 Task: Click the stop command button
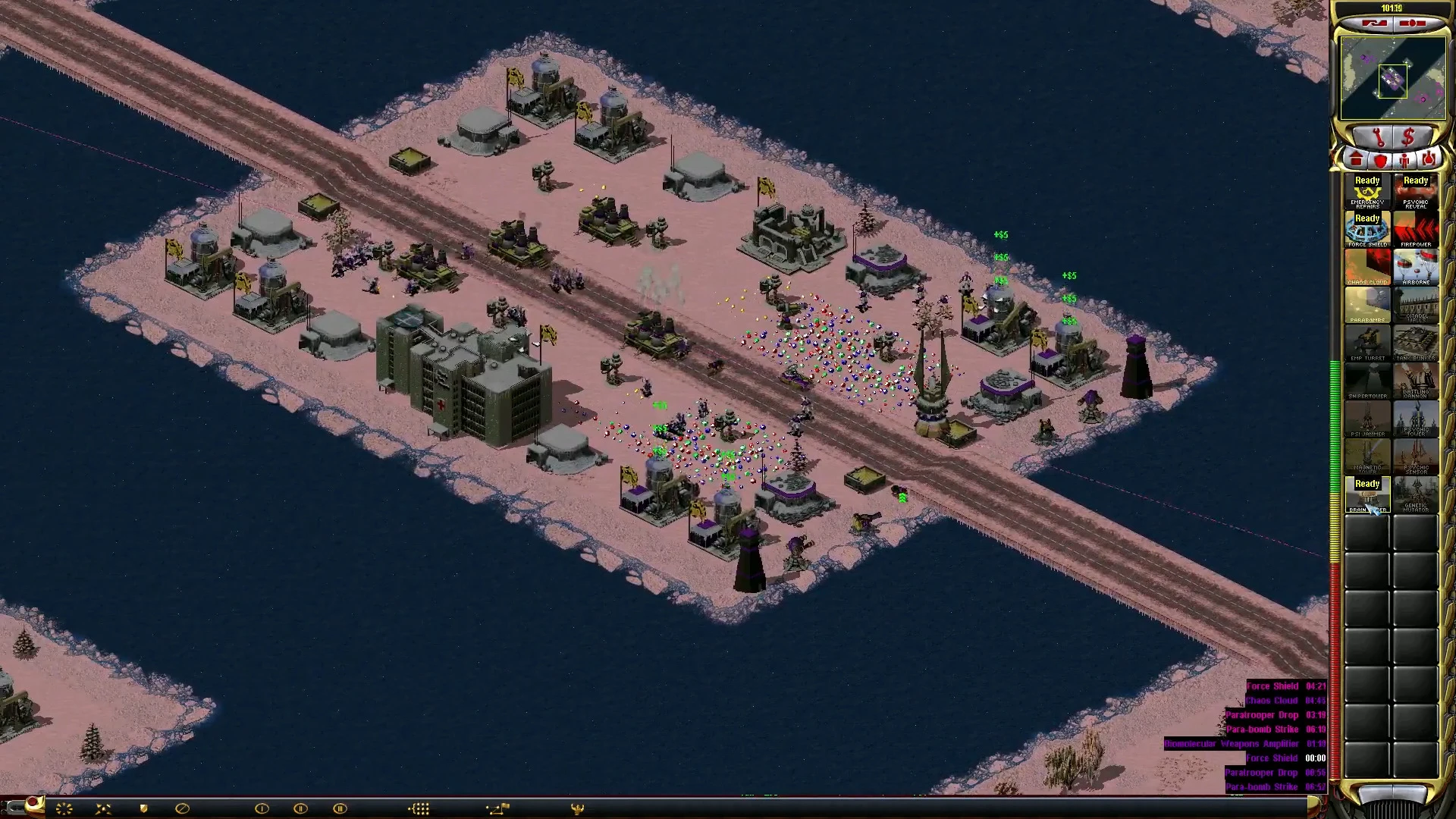coord(182,808)
